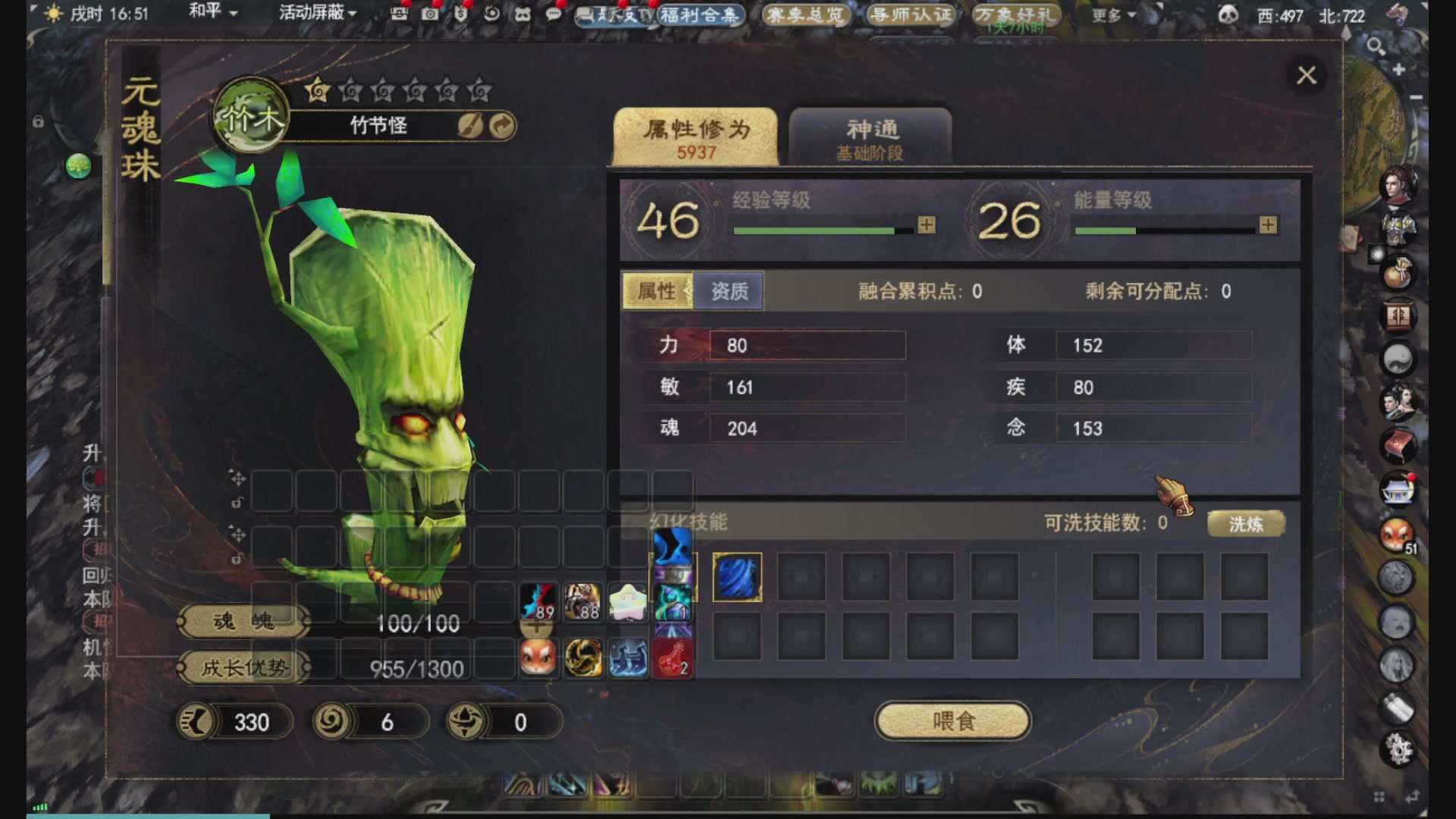Open the yin-yang icon on the right sidebar
The image size is (1456, 819).
[x=1398, y=359]
